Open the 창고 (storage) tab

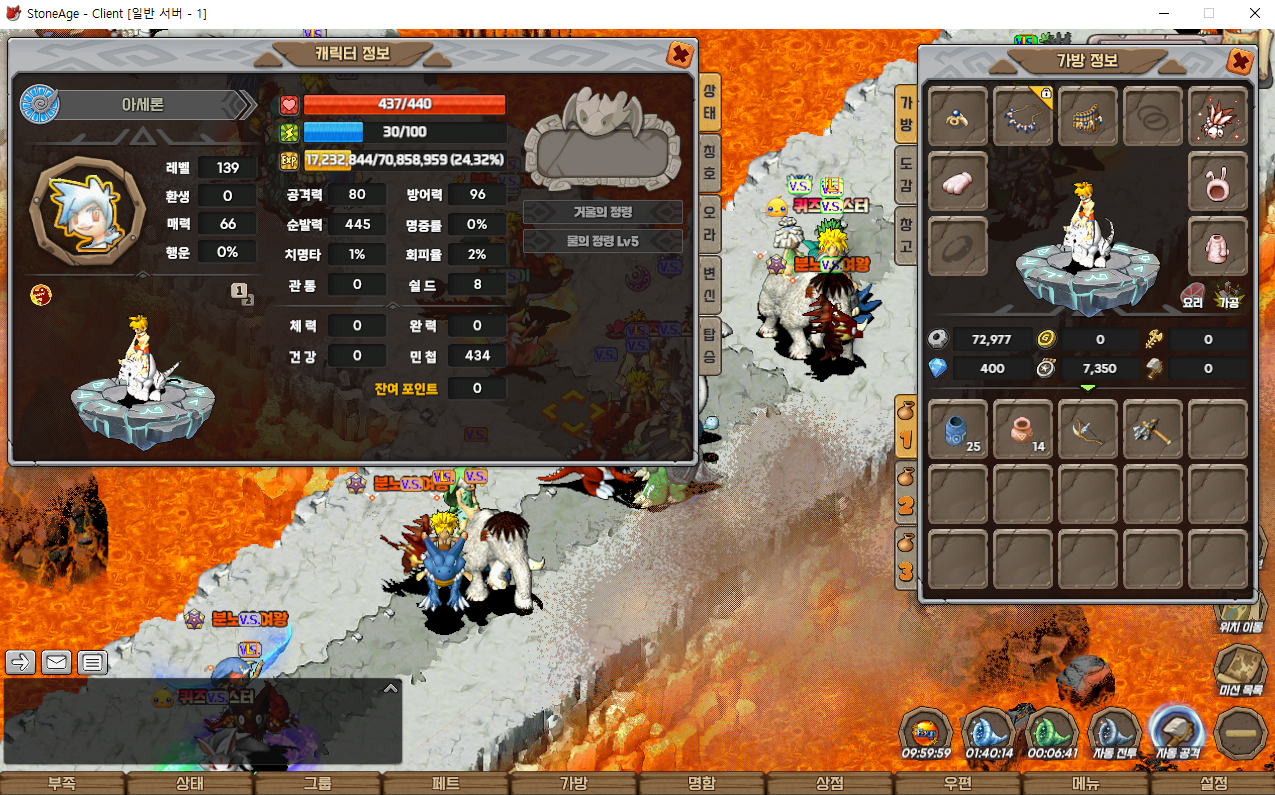[905, 234]
